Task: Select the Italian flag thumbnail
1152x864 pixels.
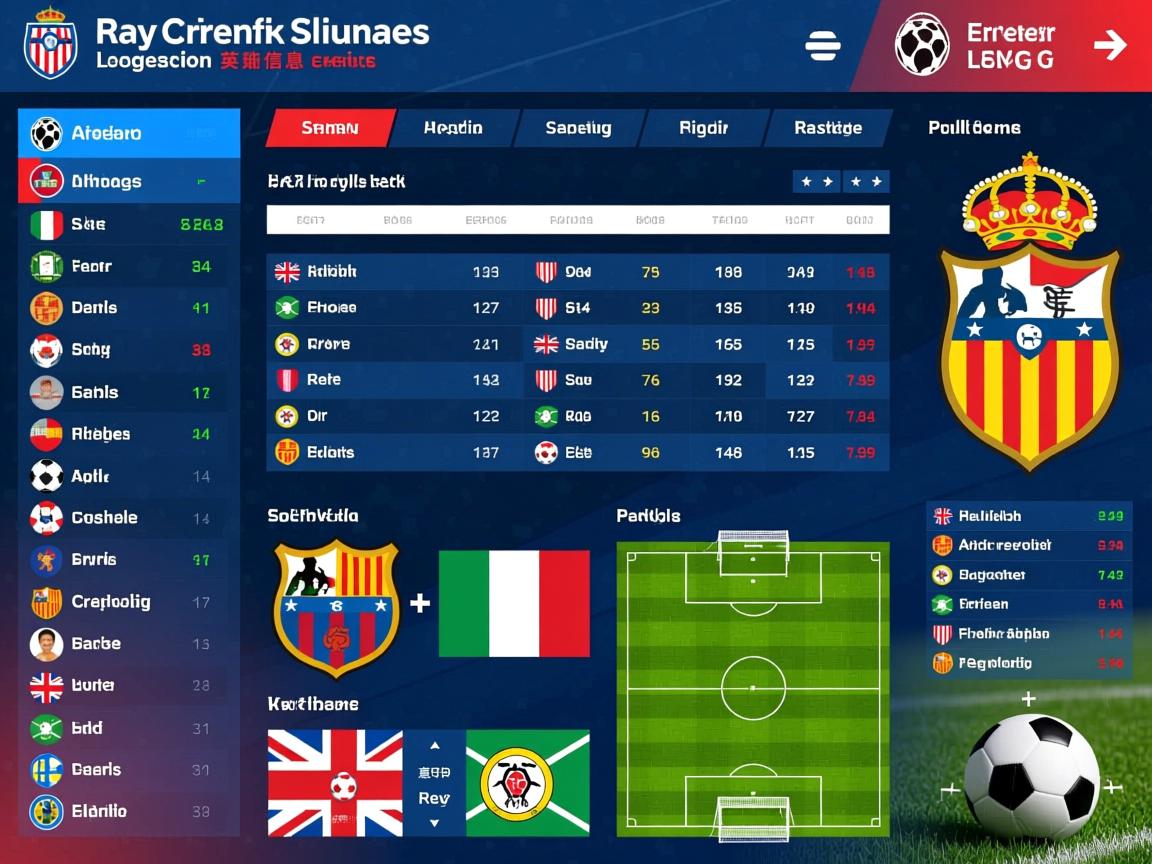Action: coord(514,603)
